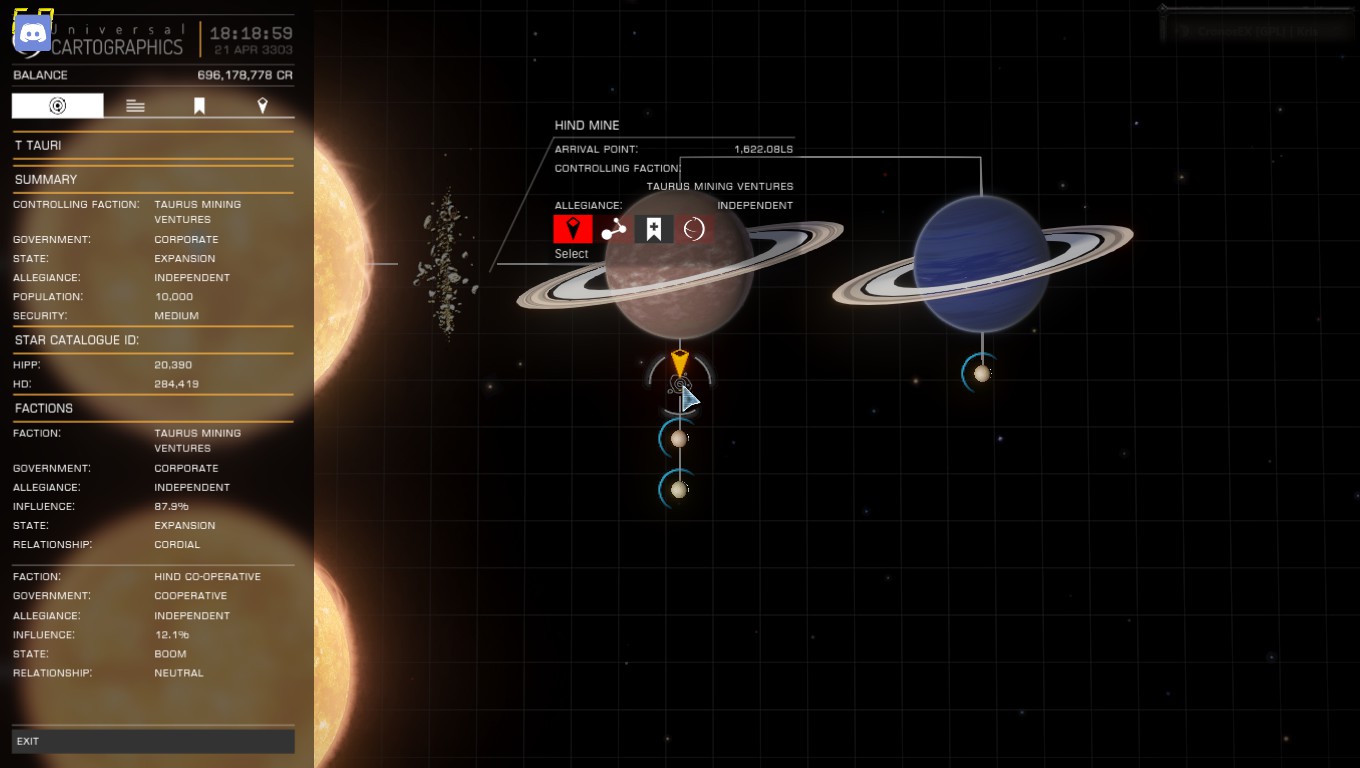
Task: Select the moon under the blue gas giant
Action: (x=982, y=373)
